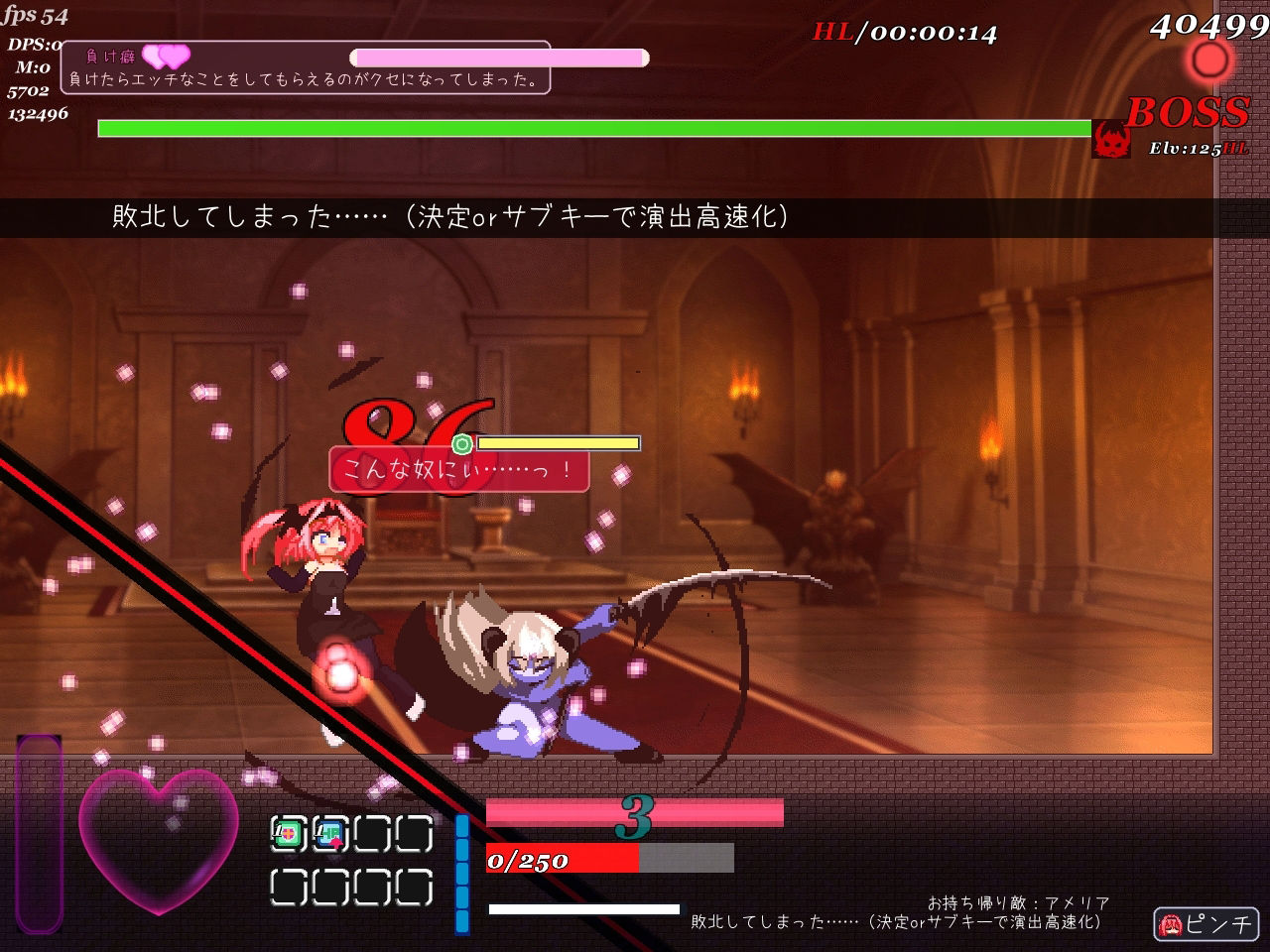Click the large pink heart gauge emblem
This screenshot has height=952, width=1270.
click(159, 843)
